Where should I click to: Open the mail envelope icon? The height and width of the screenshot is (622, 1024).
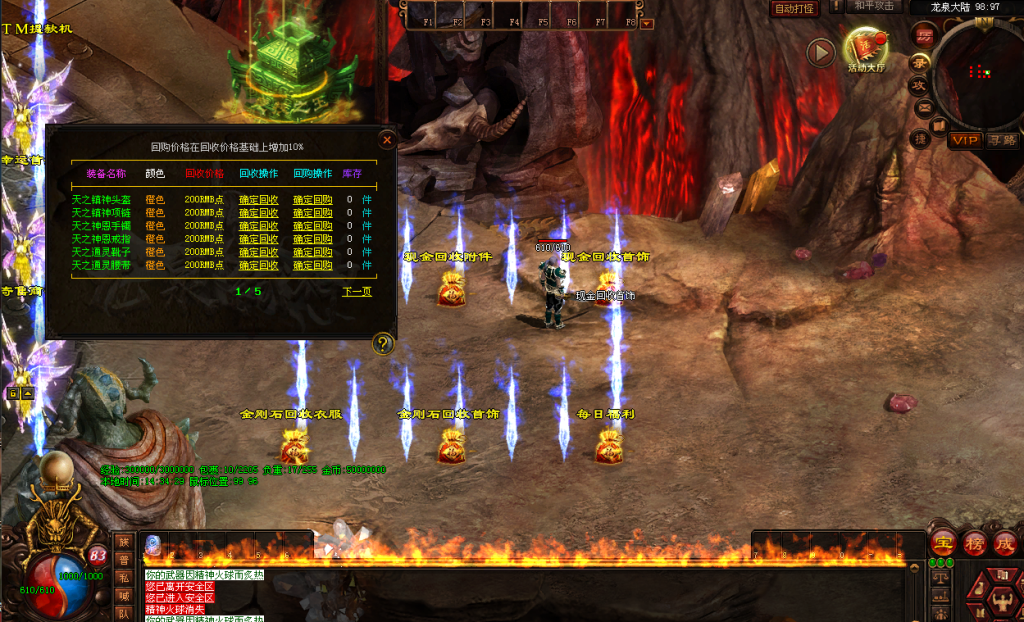(925, 106)
